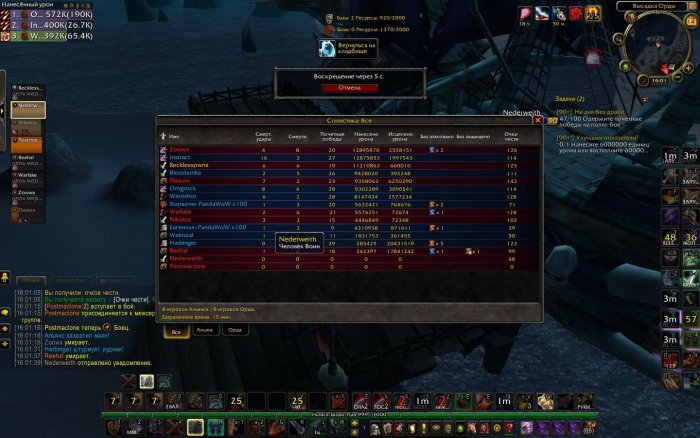
Task: Switch to the Все scoreboard tab
Action: pos(176,330)
